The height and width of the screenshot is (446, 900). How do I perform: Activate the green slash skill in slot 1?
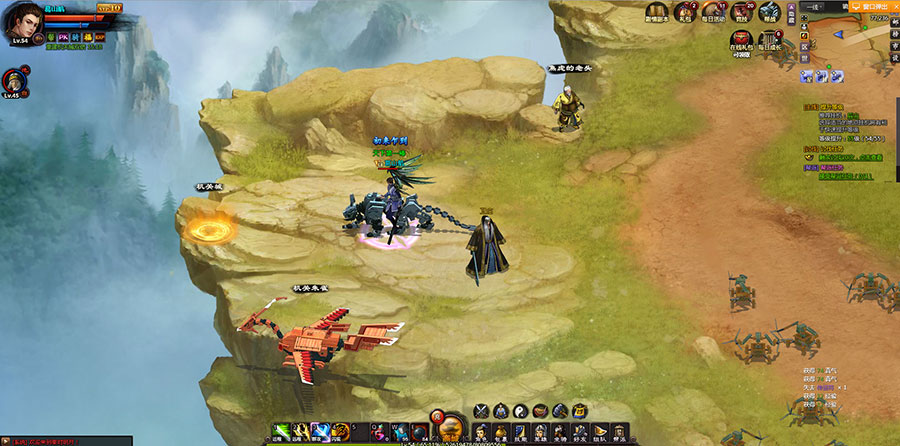tap(282, 431)
